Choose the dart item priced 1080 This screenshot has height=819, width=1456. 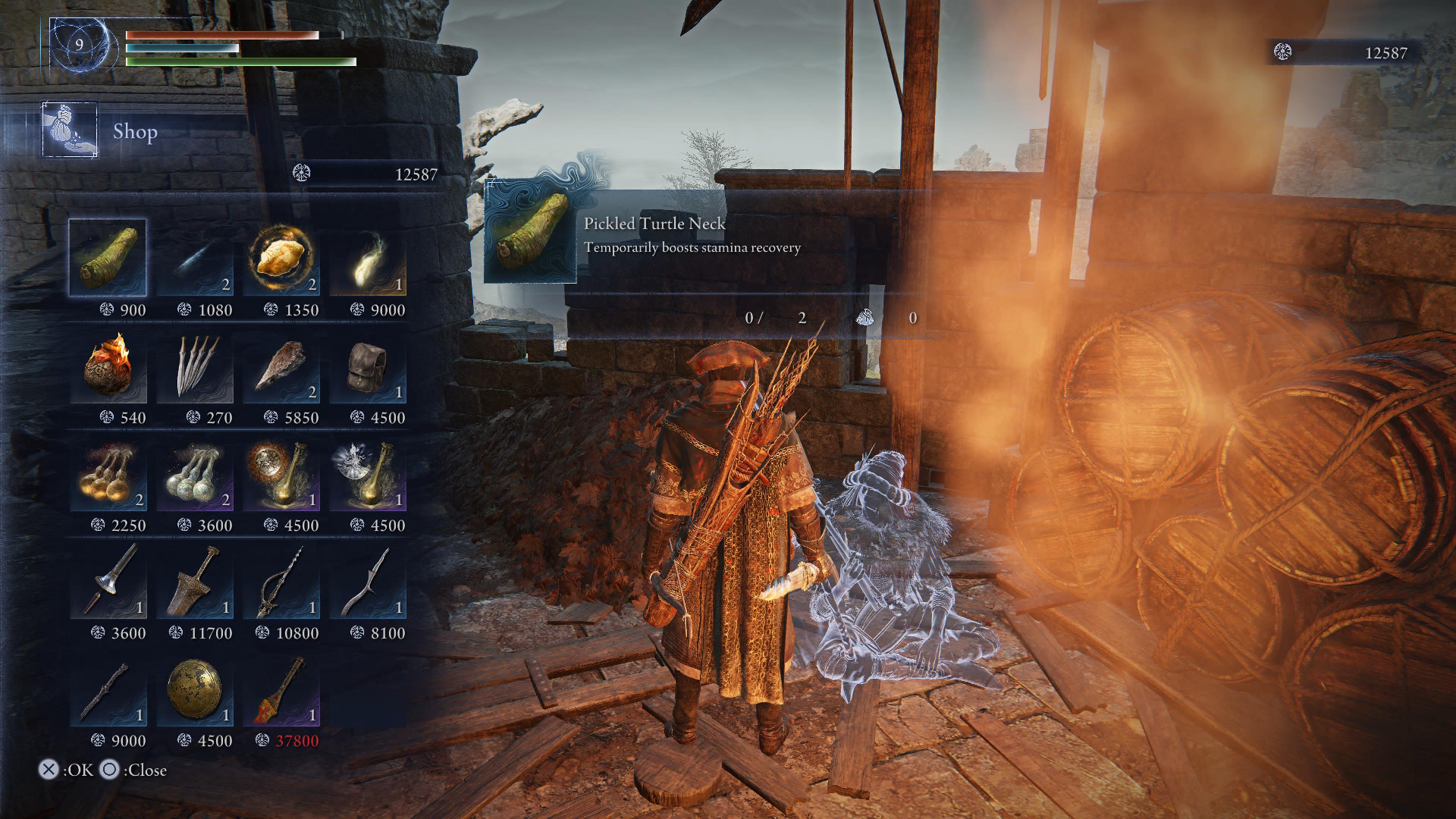[195, 258]
